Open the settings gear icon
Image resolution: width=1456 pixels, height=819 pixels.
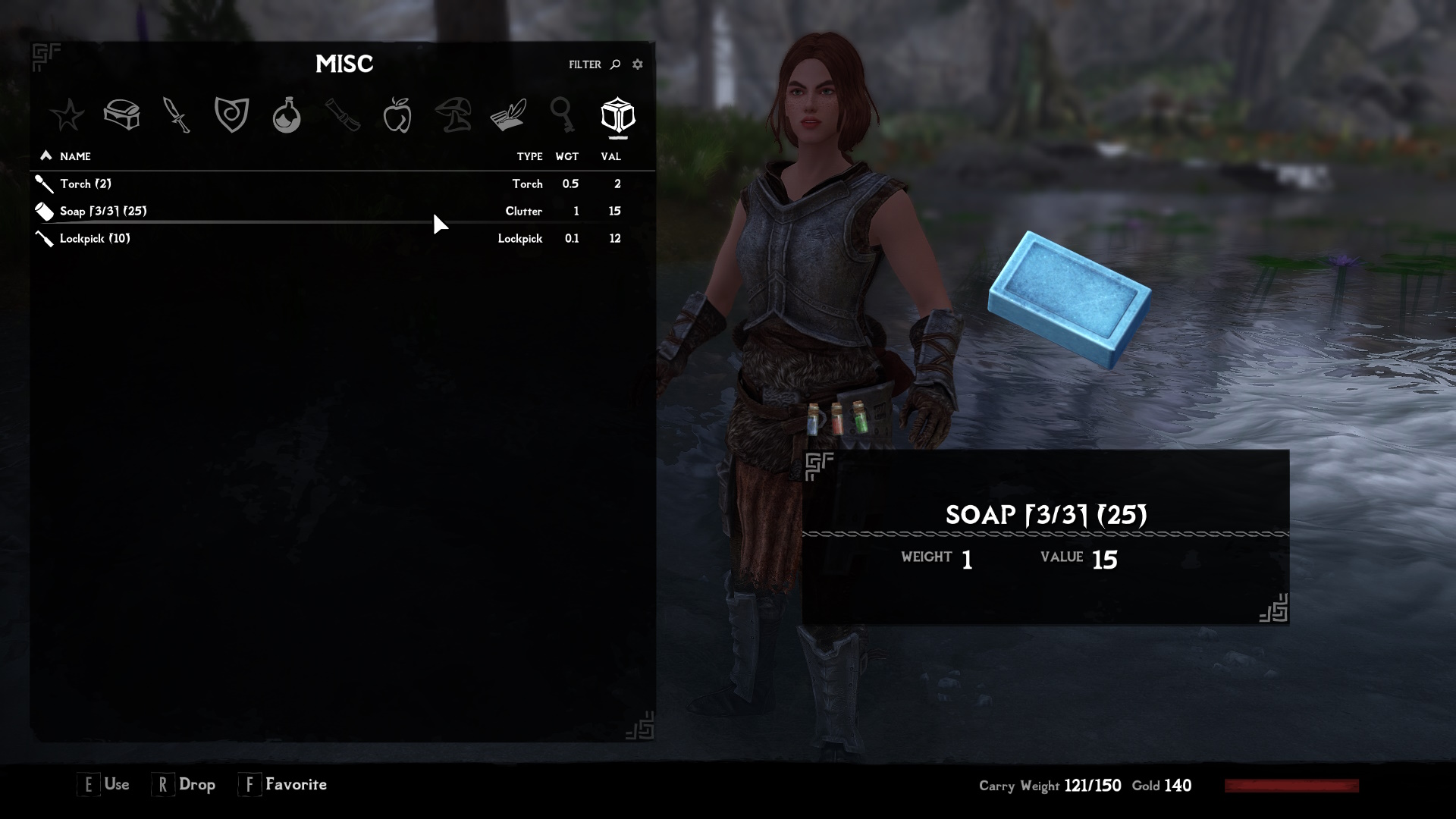click(x=637, y=64)
